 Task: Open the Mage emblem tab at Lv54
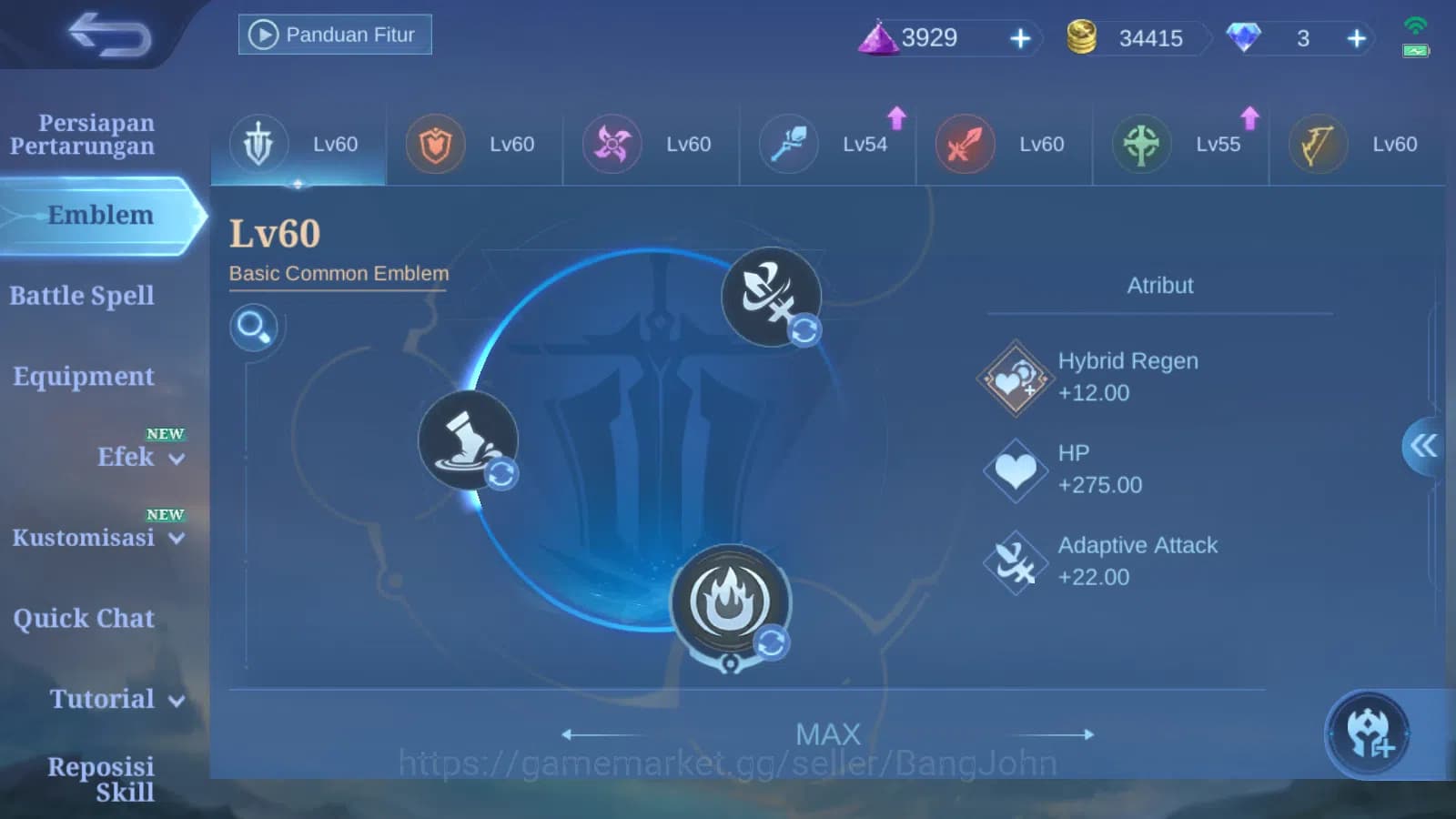pyautogui.click(x=826, y=144)
